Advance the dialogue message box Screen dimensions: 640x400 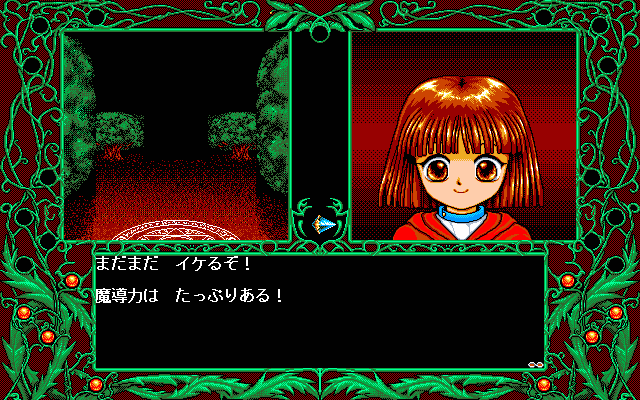tap(319, 309)
